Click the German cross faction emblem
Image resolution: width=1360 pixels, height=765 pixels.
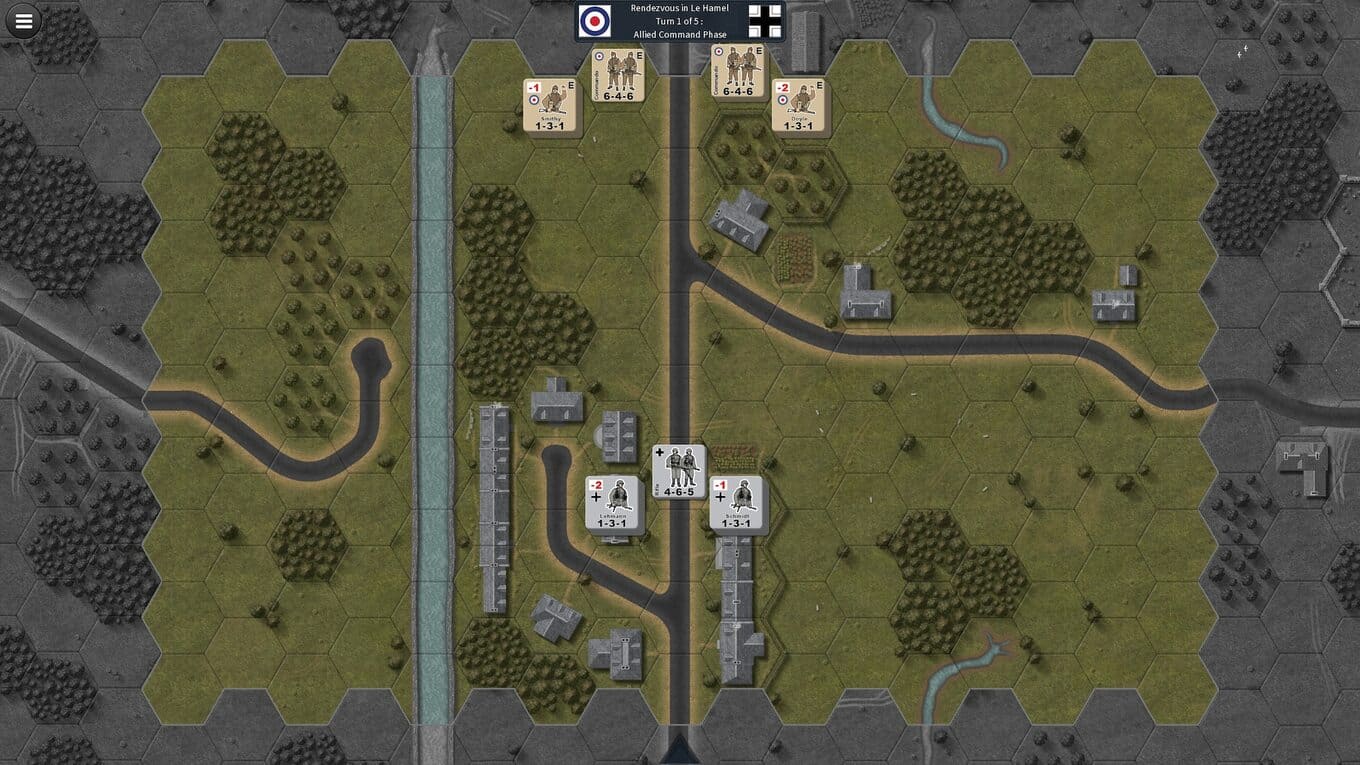[x=765, y=22]
